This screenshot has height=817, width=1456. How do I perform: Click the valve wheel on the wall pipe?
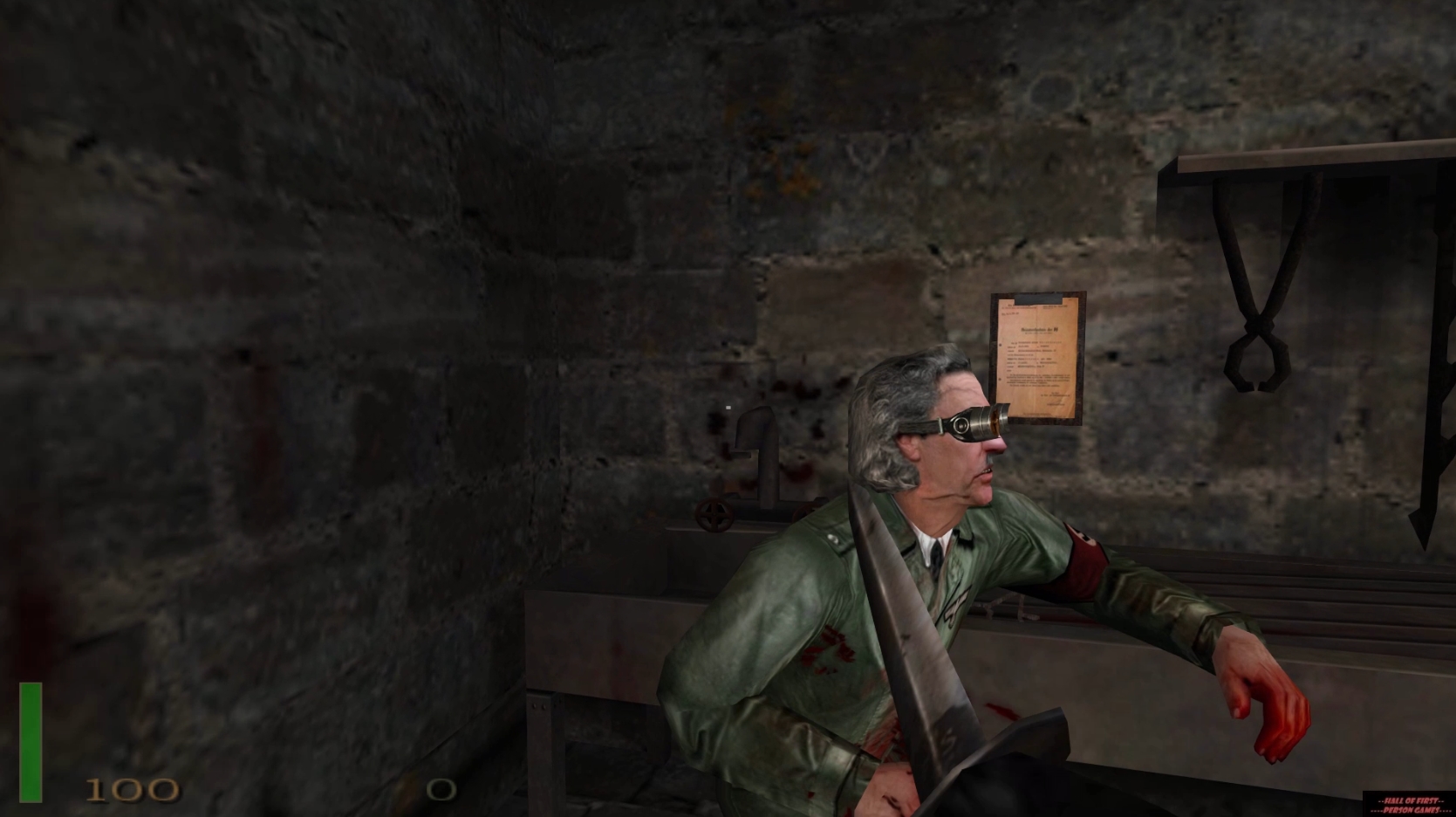714,515
